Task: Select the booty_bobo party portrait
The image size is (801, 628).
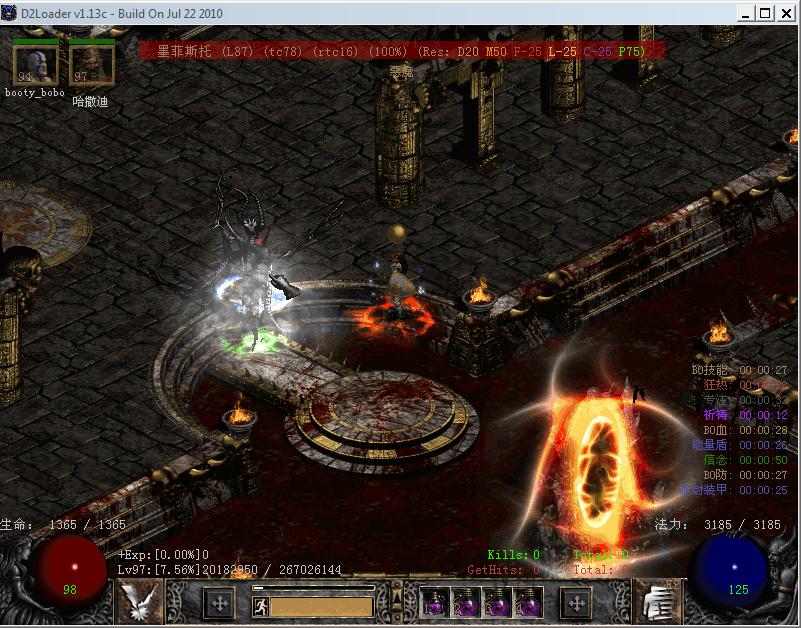Action: pyautogui.click(x=34, y=66)
